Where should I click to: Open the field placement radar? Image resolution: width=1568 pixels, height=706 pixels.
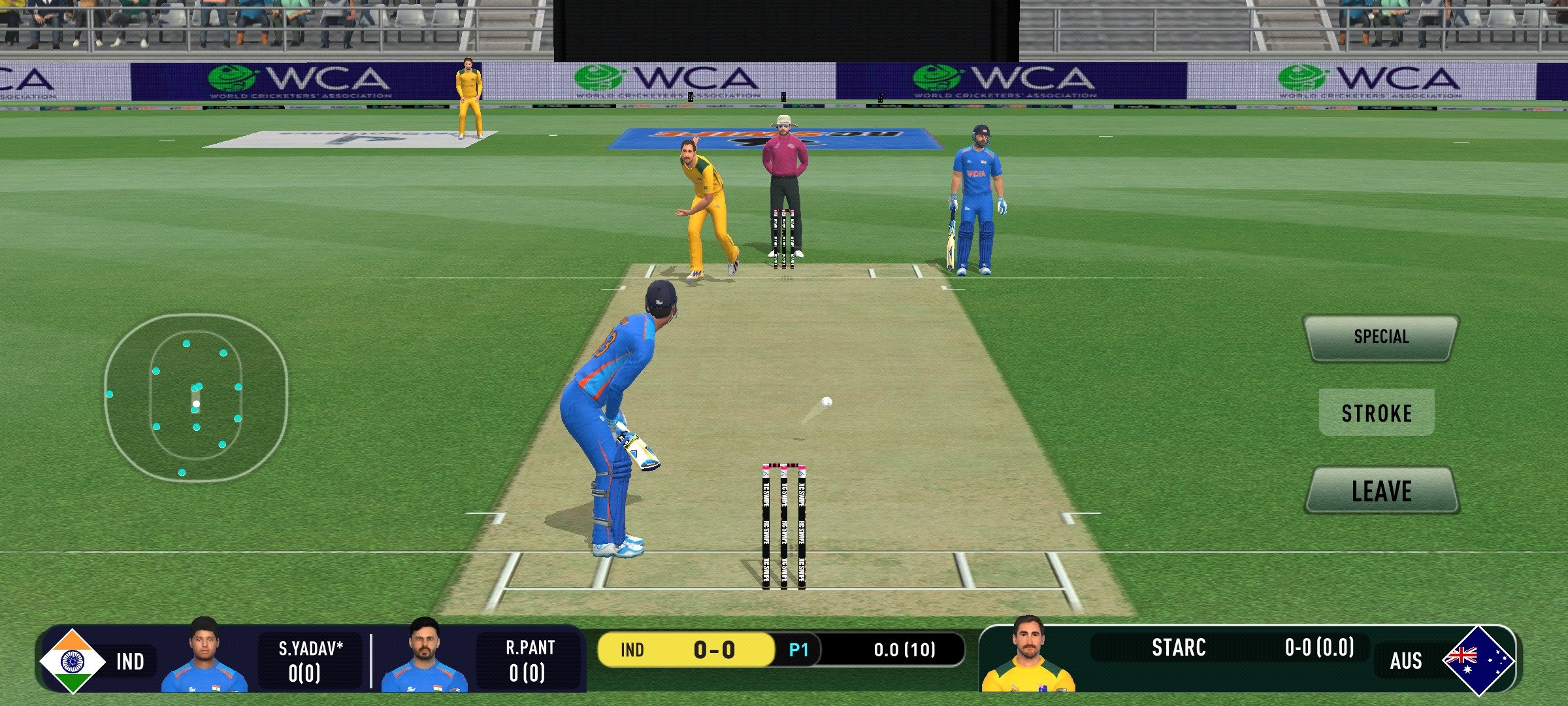tap(196, 397)
